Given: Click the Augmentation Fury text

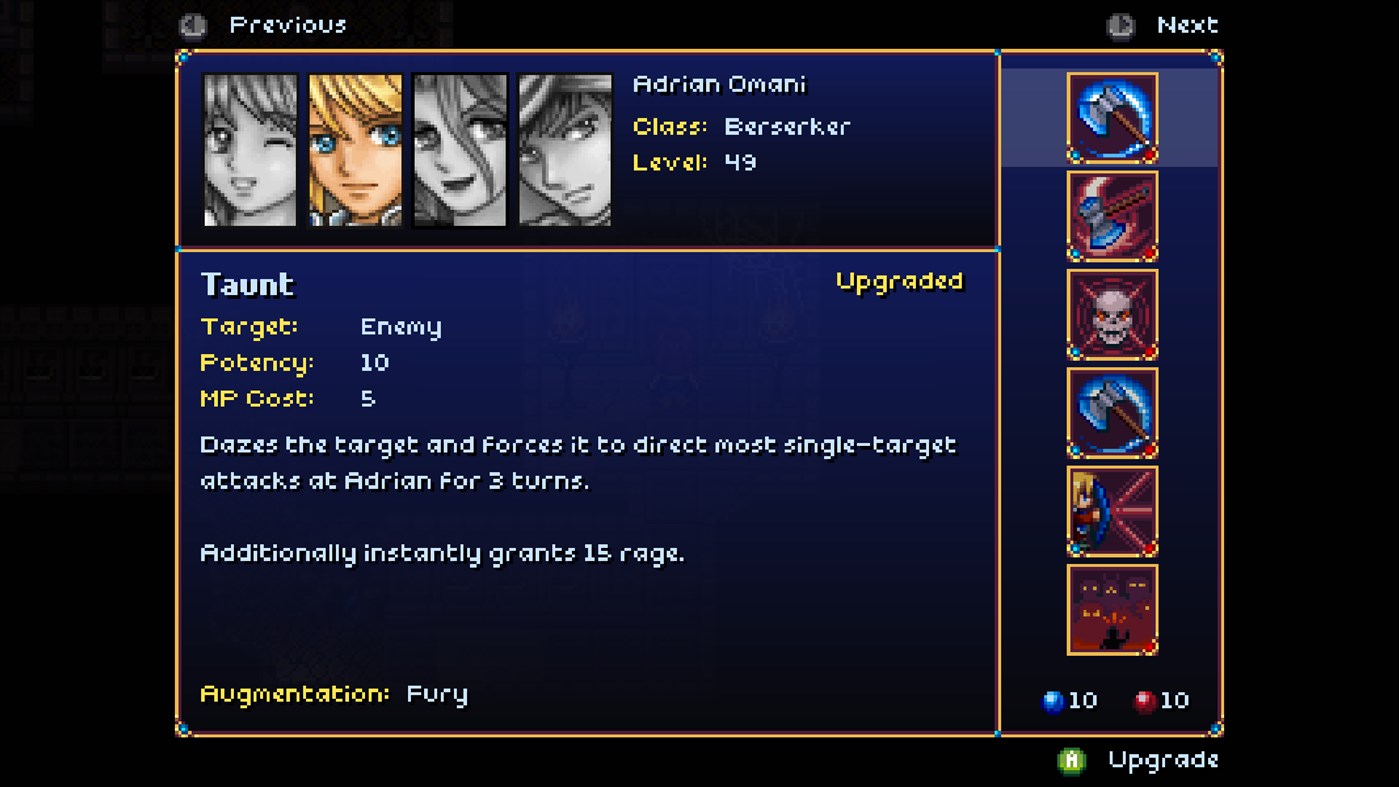Looking at the screenshot, I should [335, 694].
